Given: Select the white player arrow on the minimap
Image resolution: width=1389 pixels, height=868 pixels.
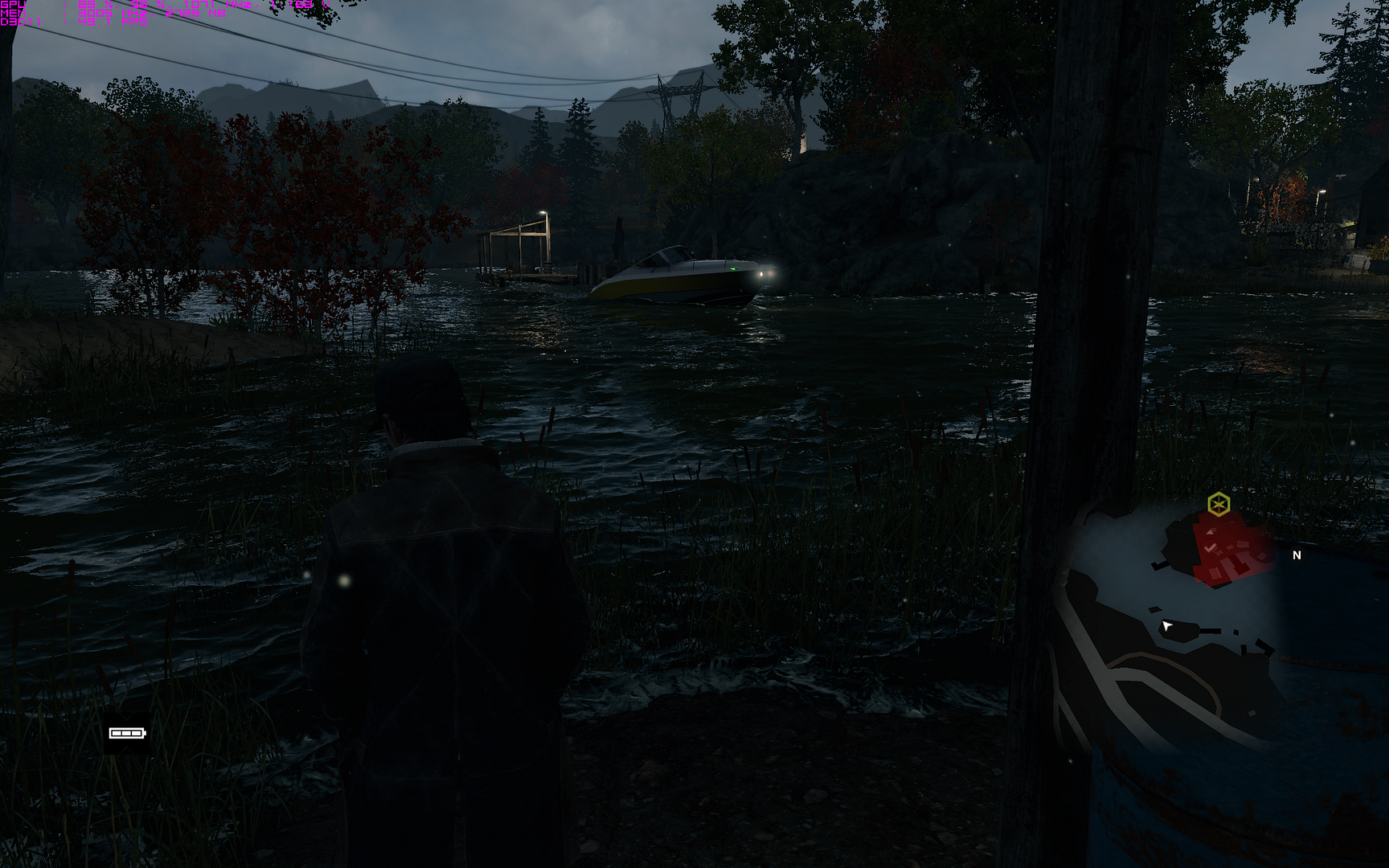Looking at the screenshot, I should pyautogui.click(x=1166, y=626).
